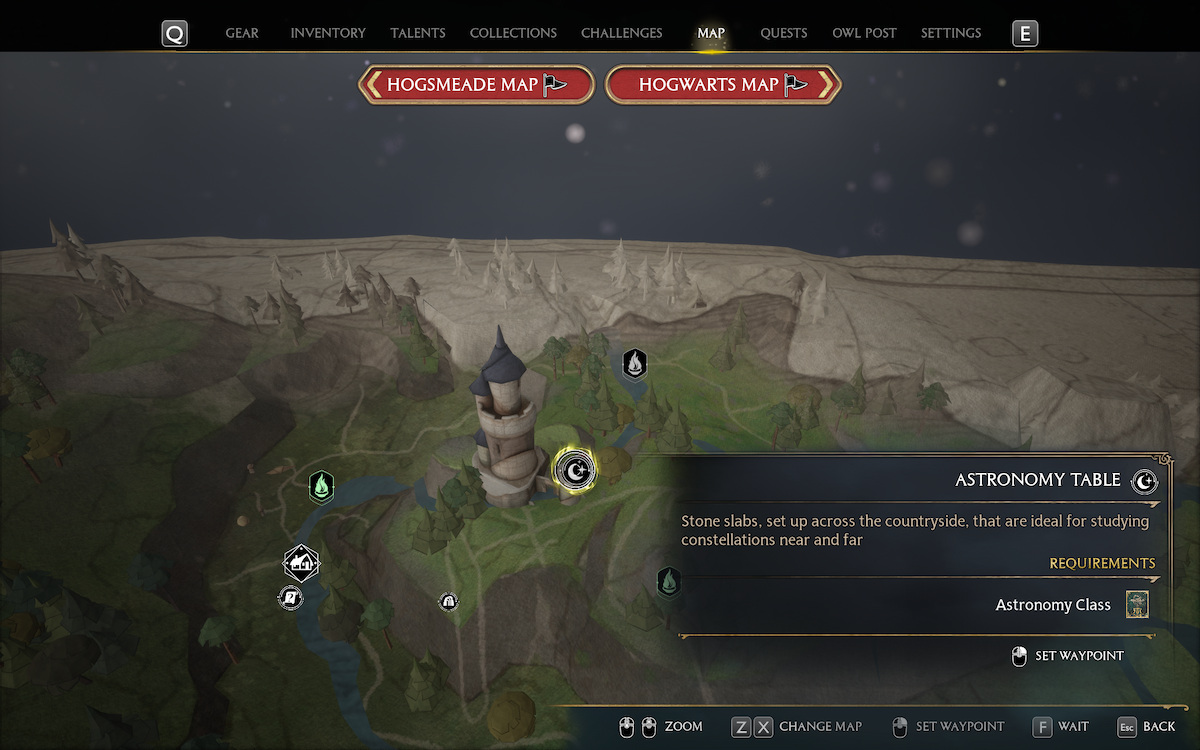This screenshot has height=750, width=1200.
Task: Check the Owl Post tab
Action: tap(864, 33)
